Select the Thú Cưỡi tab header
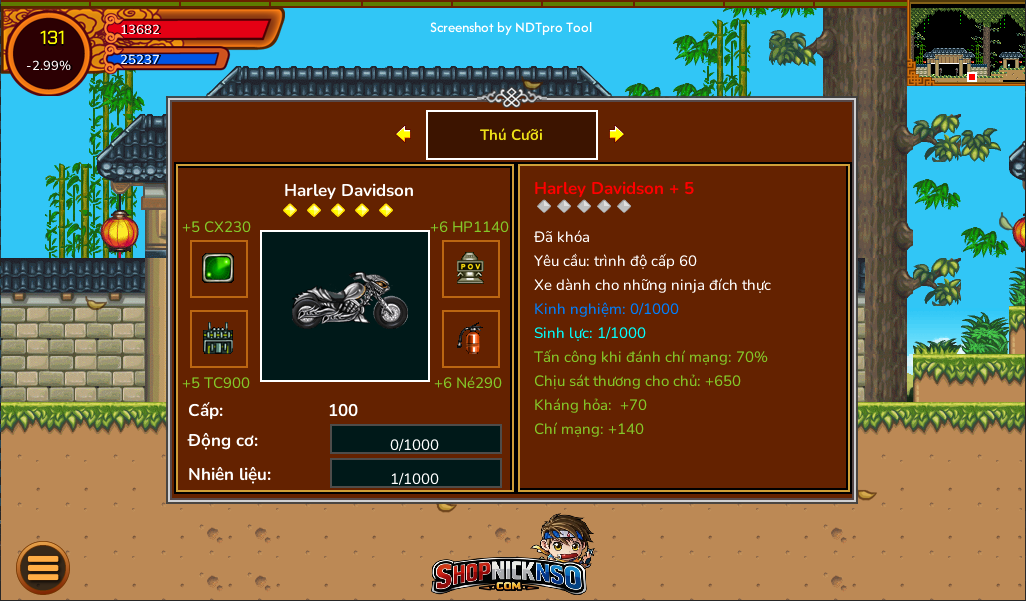Image resolution: width=1026 pixels, height=601 pixels. point(512,135)
